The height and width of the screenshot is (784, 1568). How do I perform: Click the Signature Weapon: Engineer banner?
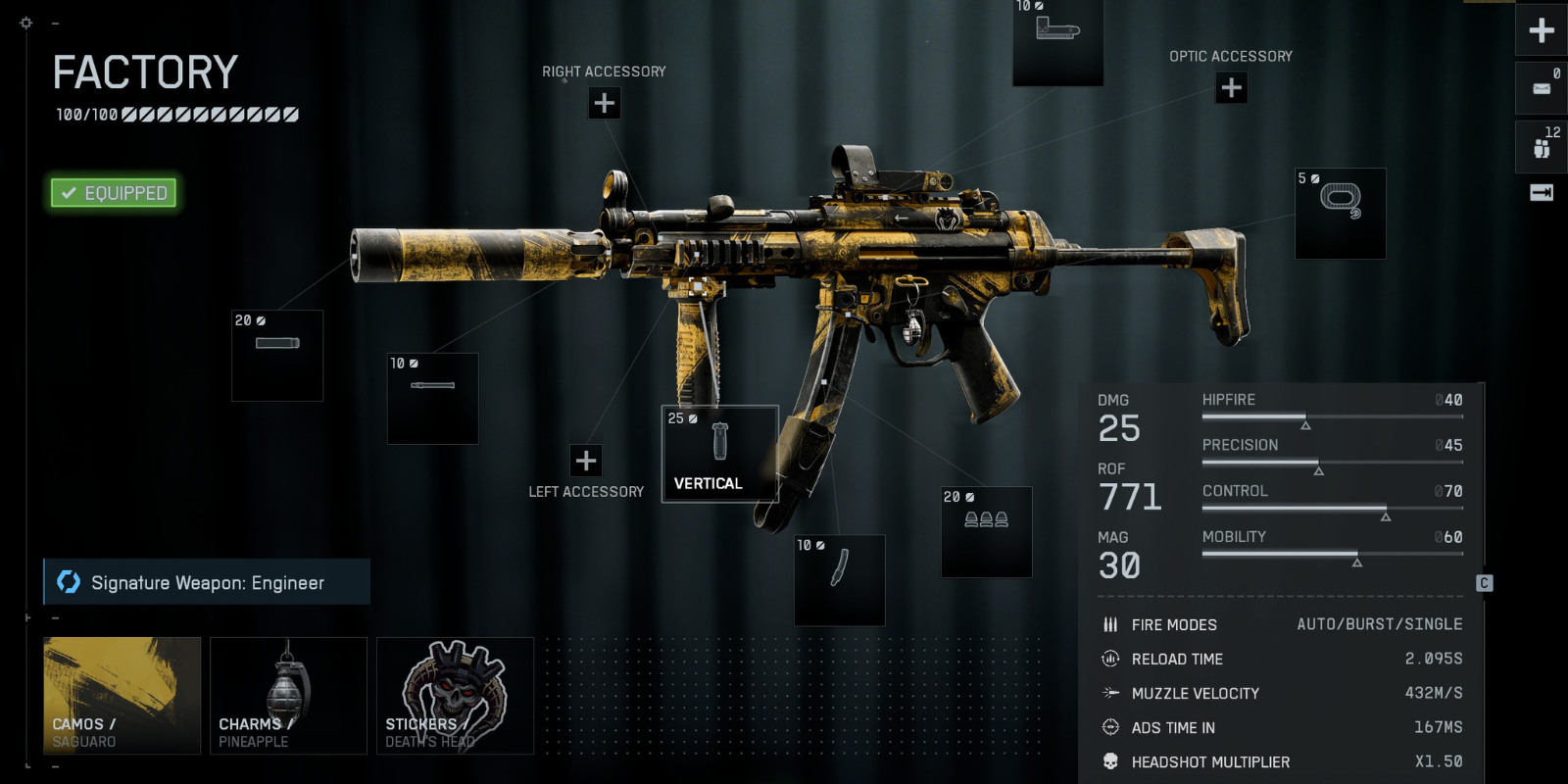(206, 582)
